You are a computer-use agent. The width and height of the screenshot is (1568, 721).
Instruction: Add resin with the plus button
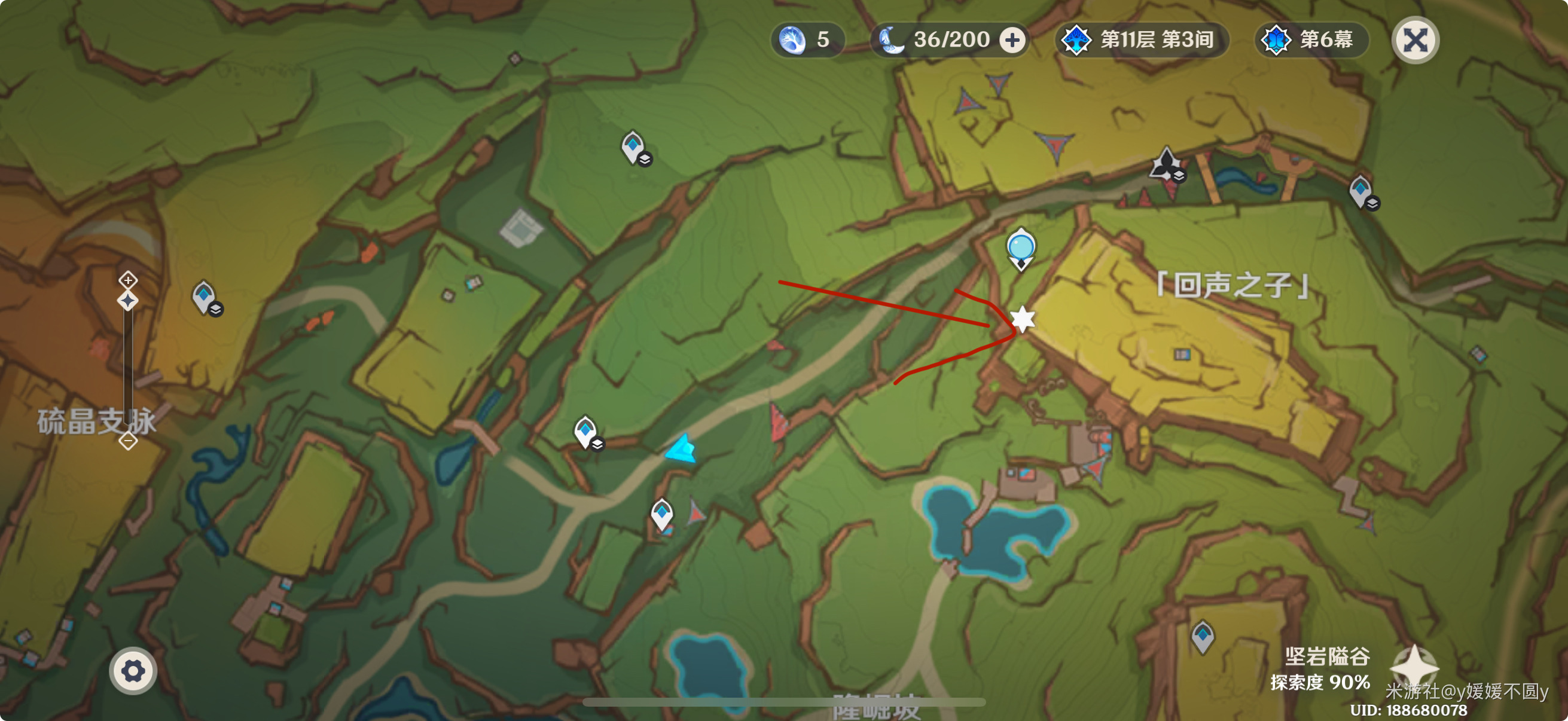(x=1012, y=40)
